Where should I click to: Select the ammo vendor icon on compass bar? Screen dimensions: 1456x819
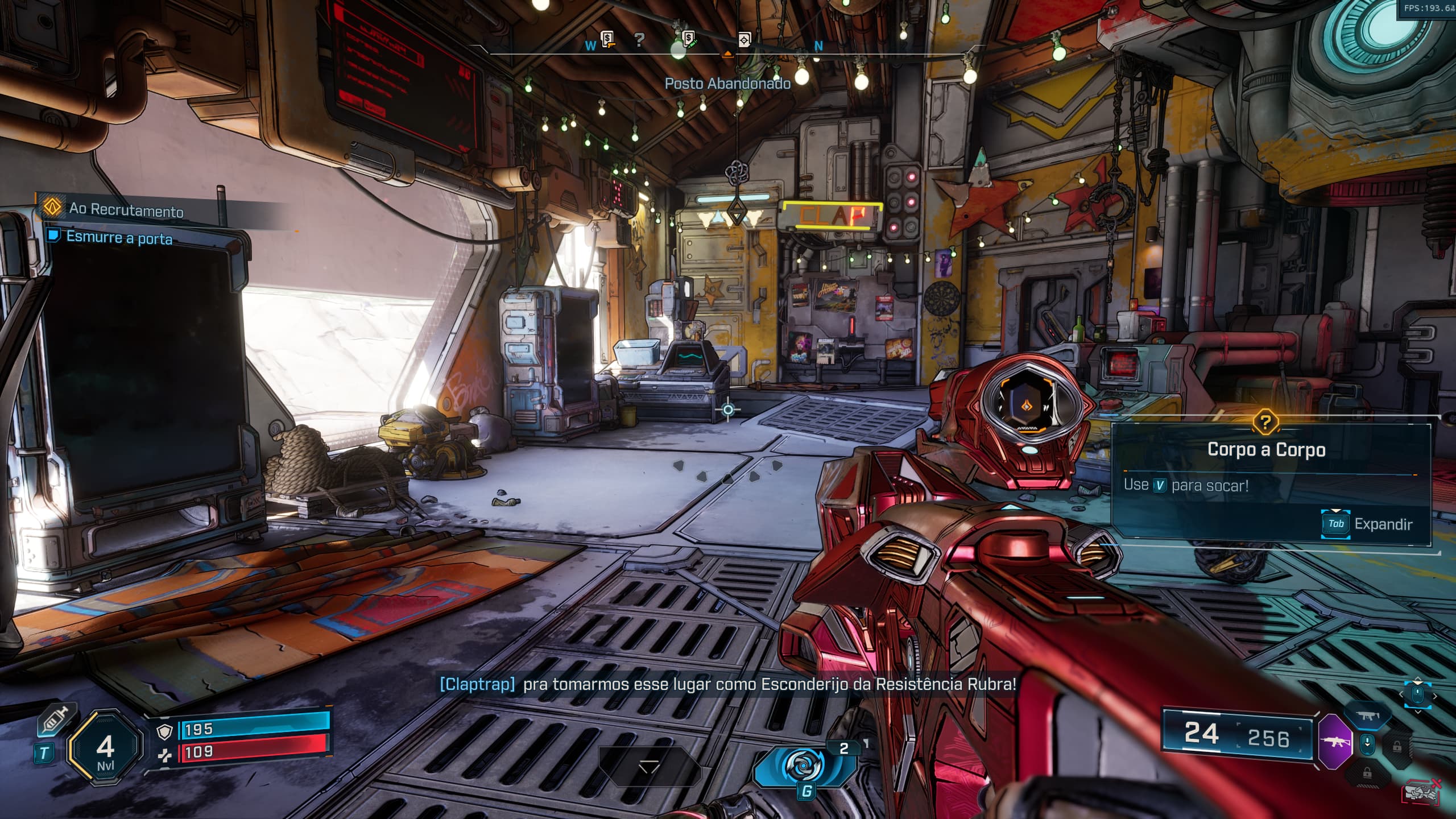(x=688, y=39)
